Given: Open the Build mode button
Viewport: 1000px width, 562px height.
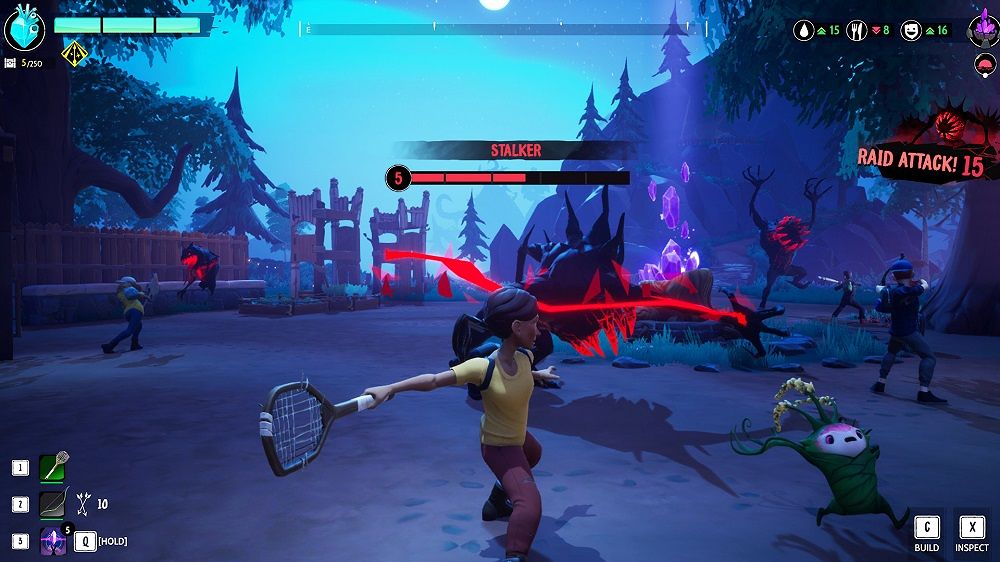Looking at the screenshot, I should click(926, 534).
